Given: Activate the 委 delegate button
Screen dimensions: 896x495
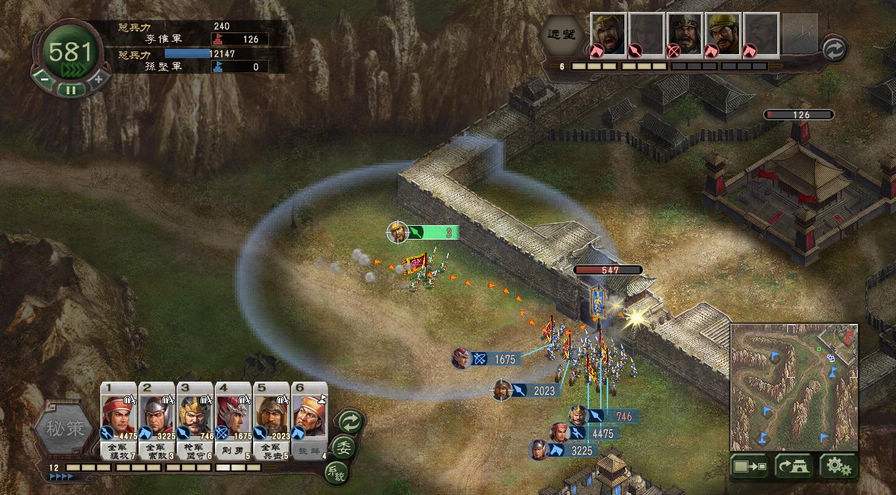Looking at the screenshot, I should click(x=343, y=447).
